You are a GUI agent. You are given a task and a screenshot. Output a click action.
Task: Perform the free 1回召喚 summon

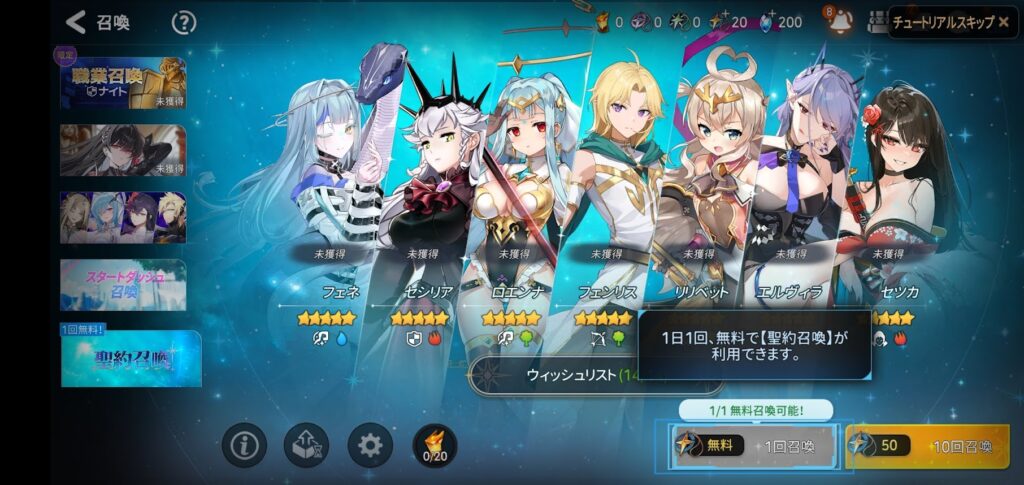click(x=754, y=446)
